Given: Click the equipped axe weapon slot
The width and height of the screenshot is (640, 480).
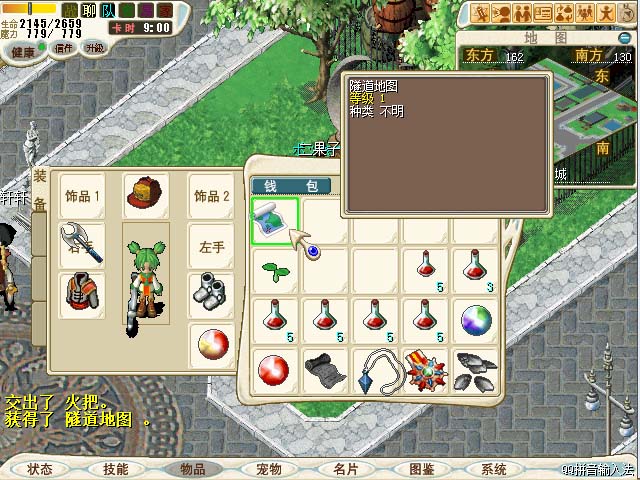Looking at the screenshot, I should pos(82,243).
